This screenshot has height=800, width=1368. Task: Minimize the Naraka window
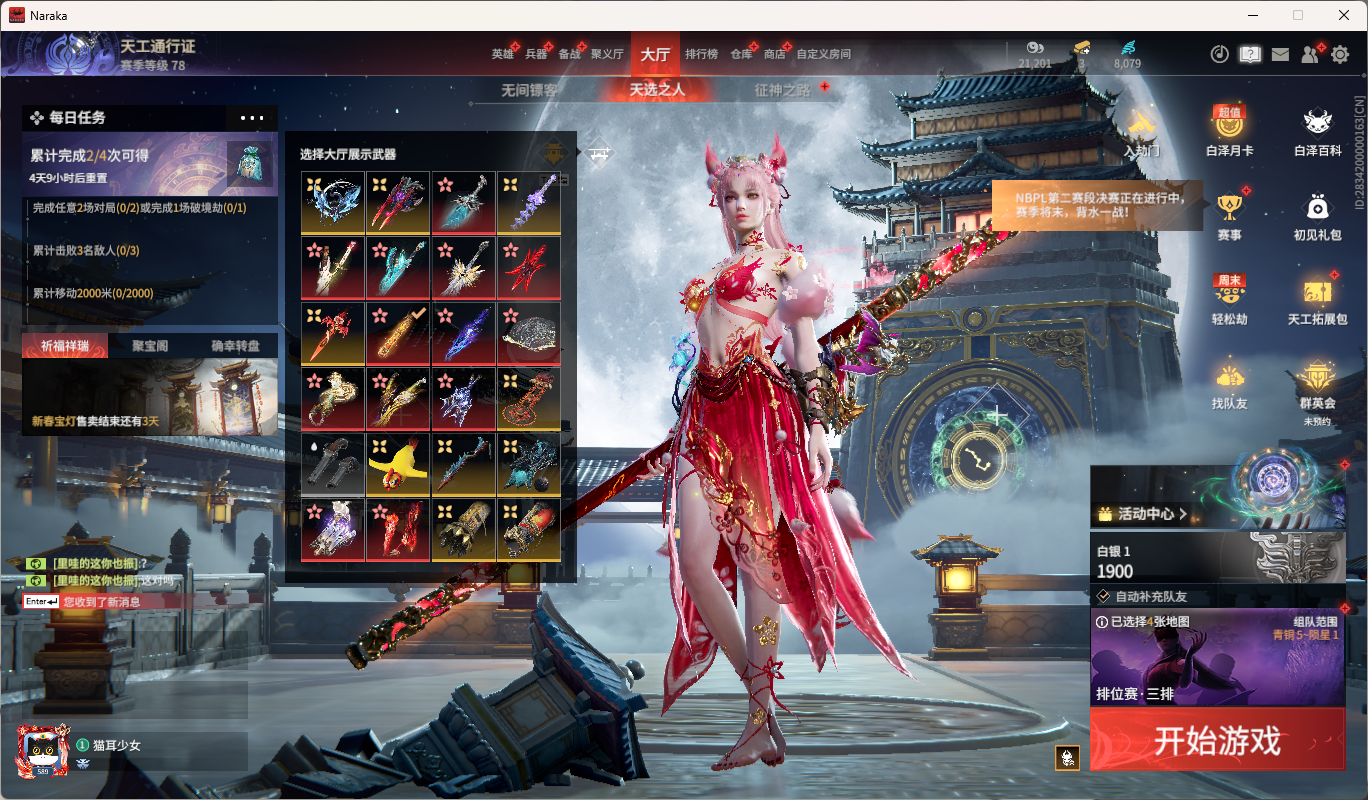point(1252,15)
